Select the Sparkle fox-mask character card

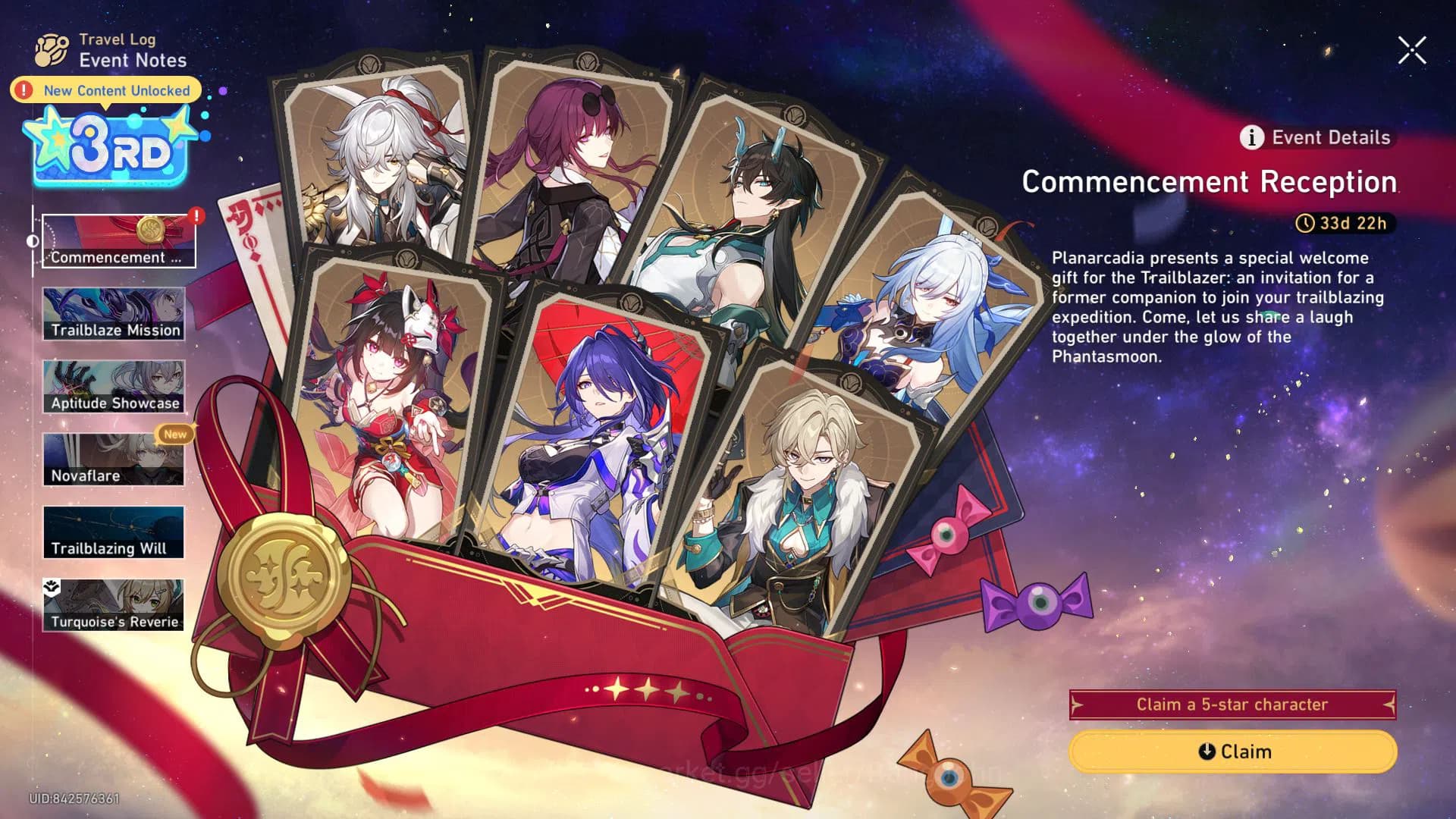387,402
